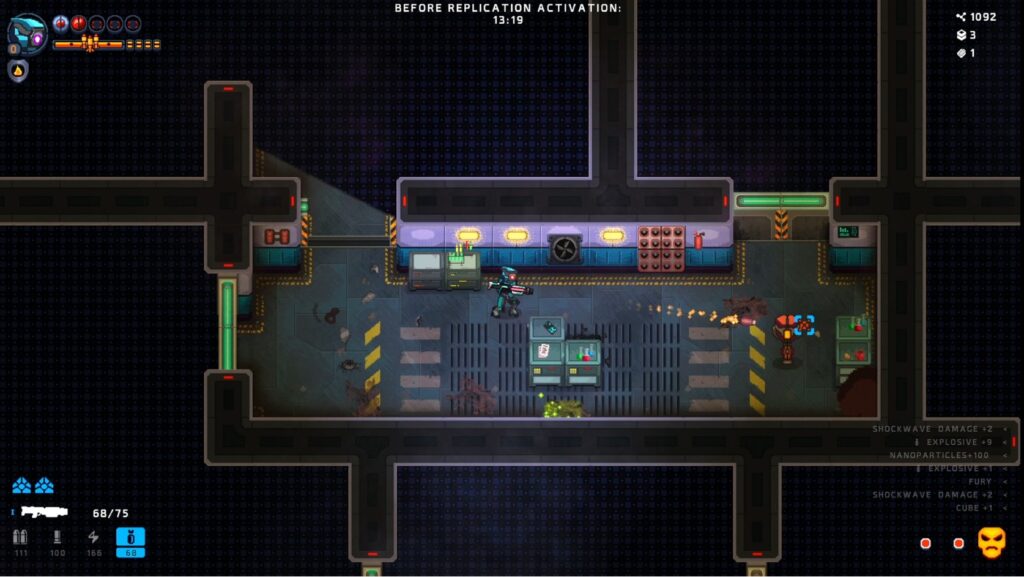Select the flame shield badge icon
Viewport: 1024px width, 577px height.
click(x=18, y=70)
